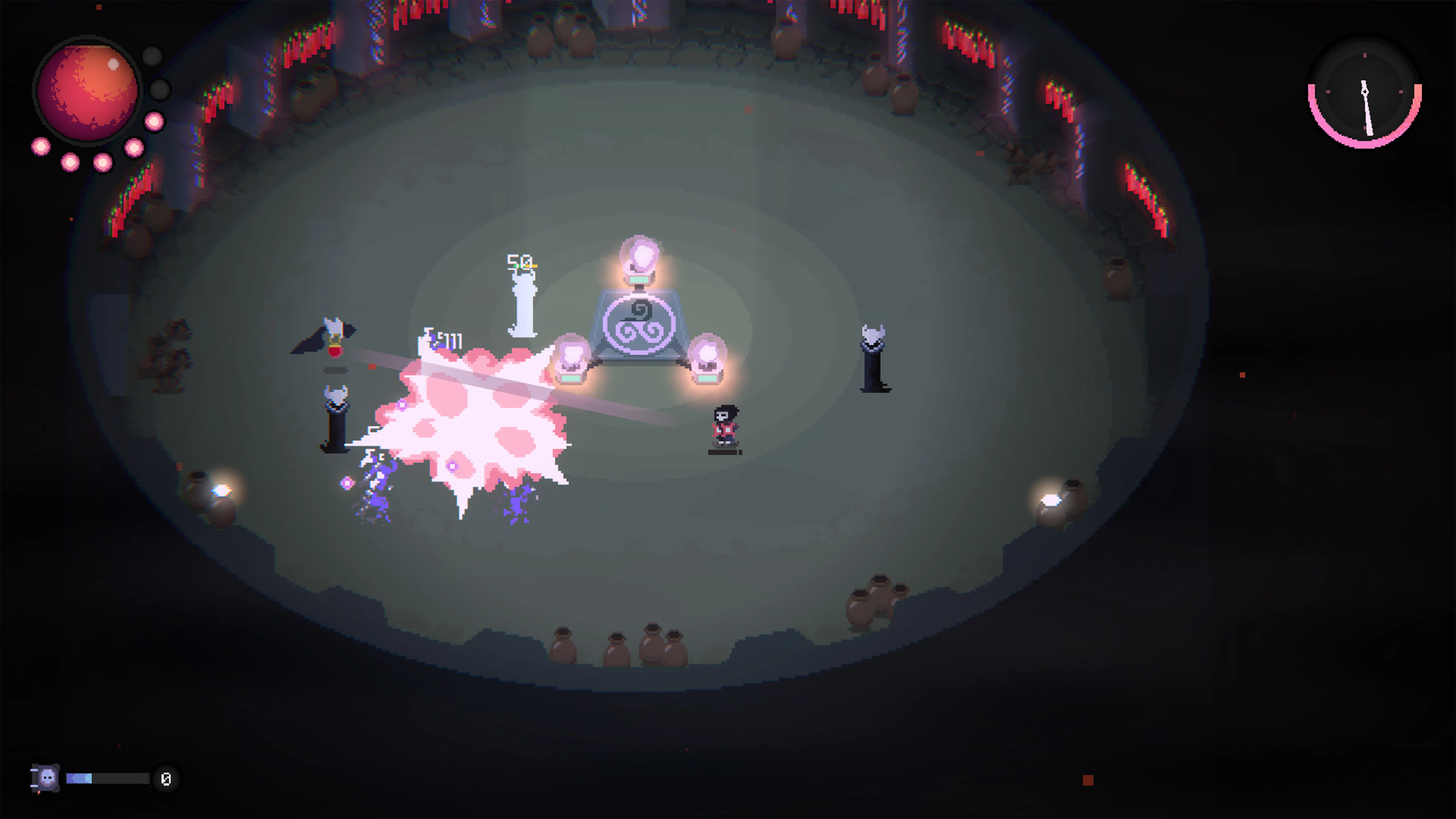Click the red health orb

click(88, 91)
